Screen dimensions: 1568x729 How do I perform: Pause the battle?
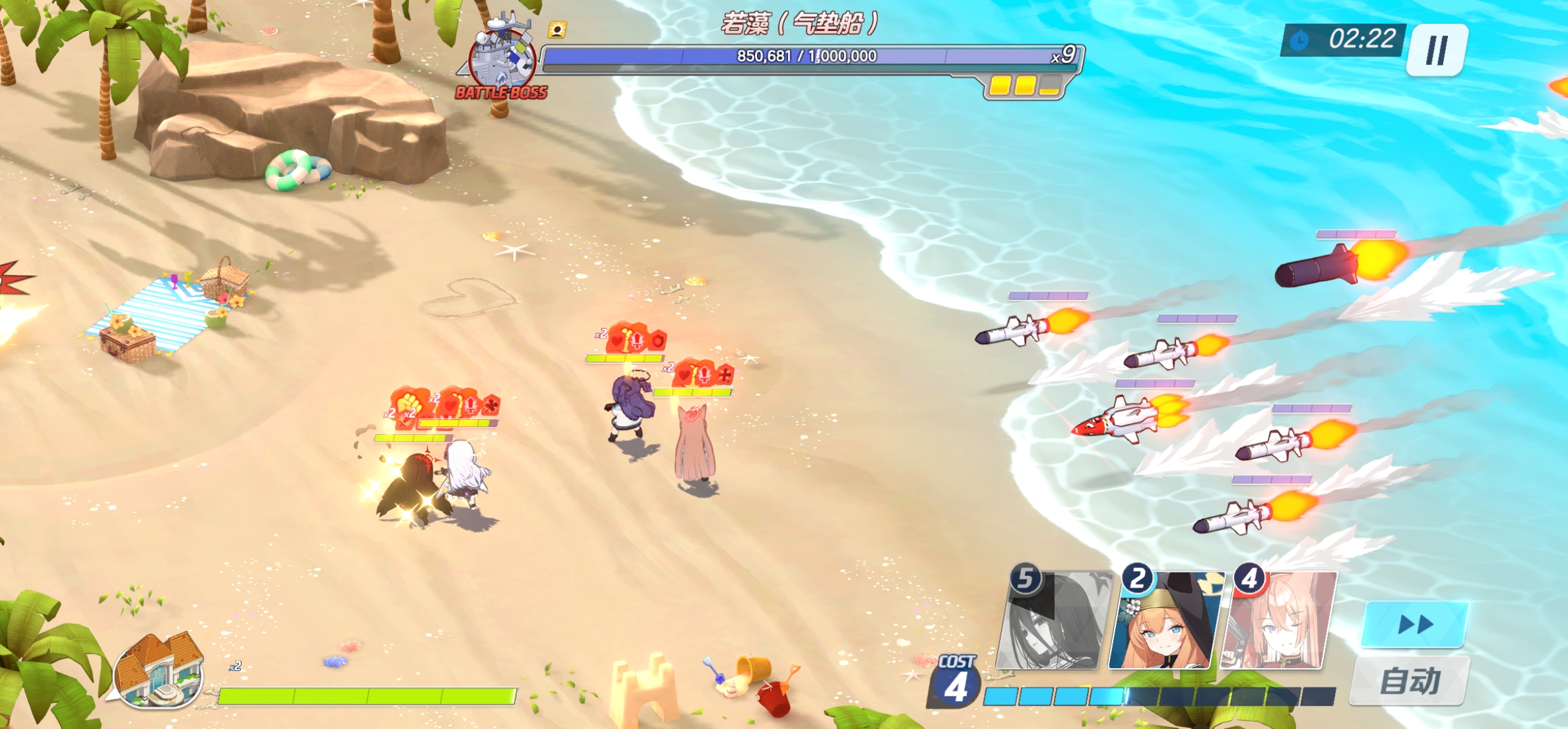[x=1437, y=50]
